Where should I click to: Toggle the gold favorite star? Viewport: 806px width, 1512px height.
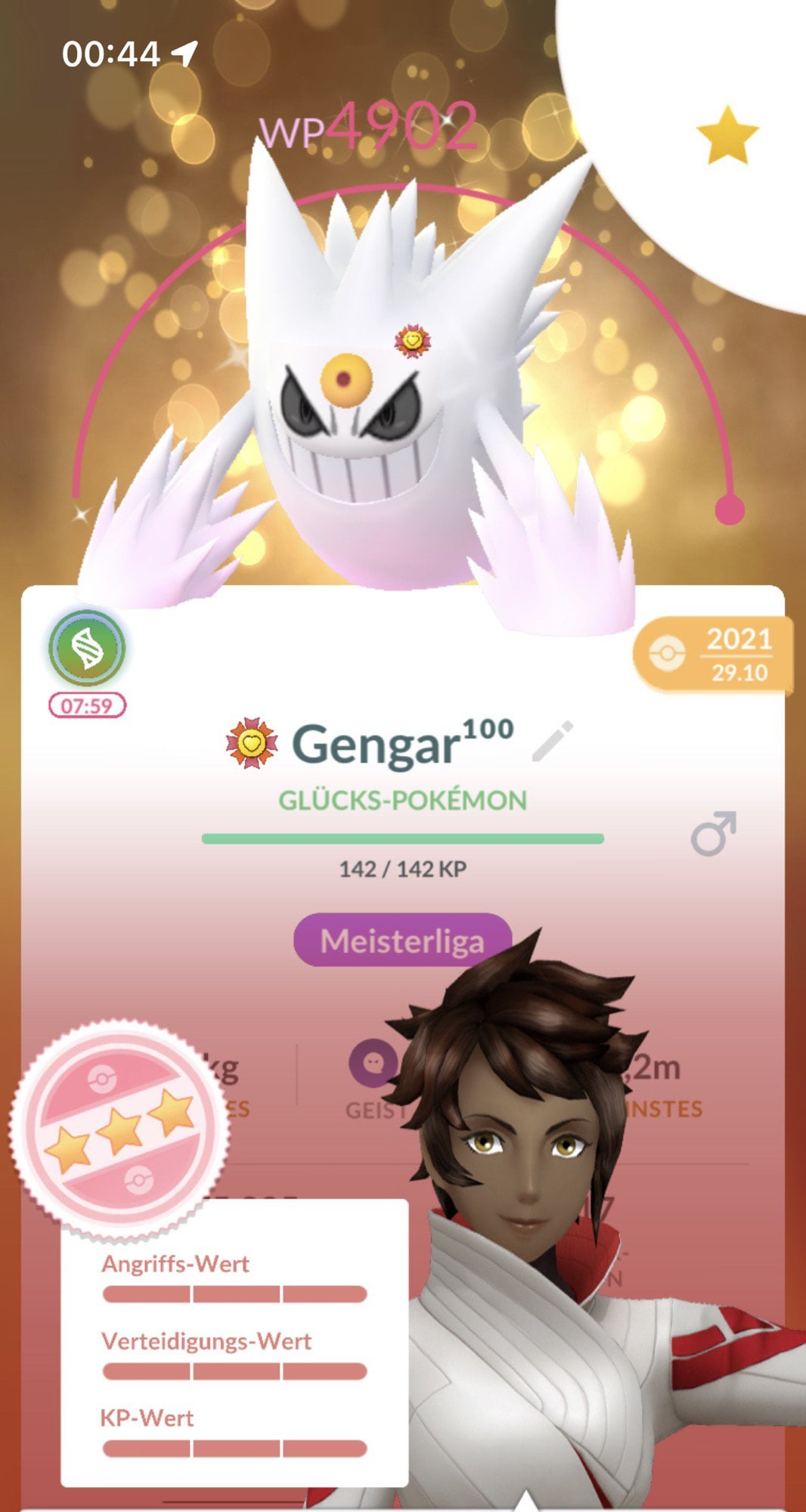tap(727, 135)
